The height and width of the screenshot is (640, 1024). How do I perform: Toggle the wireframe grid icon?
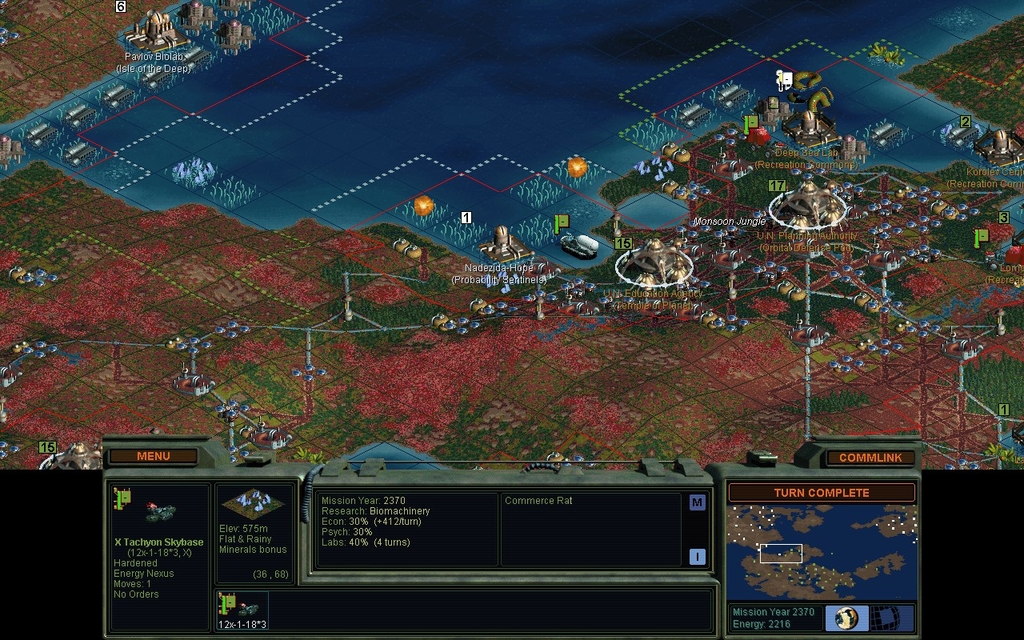click(883, 617)
